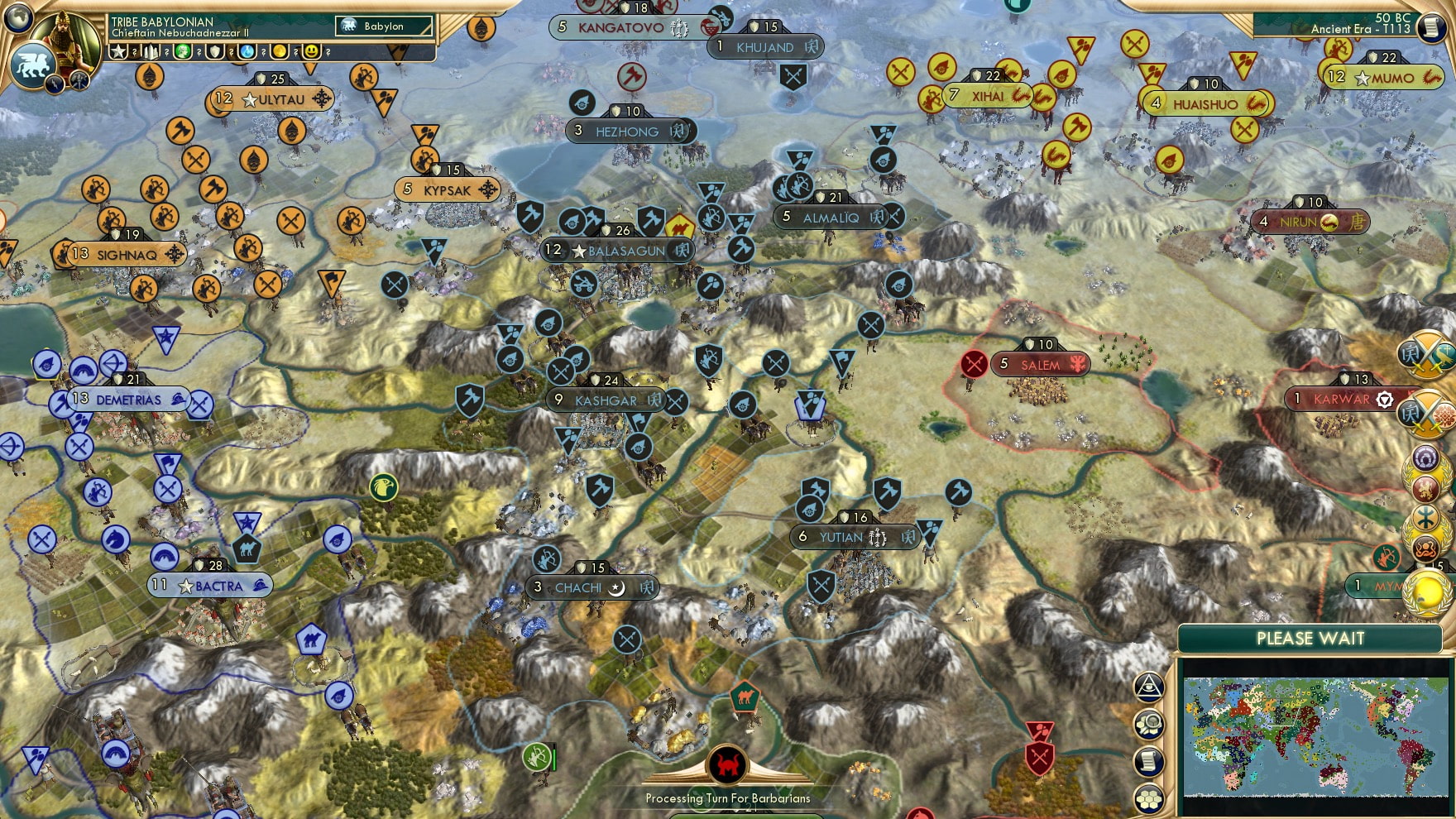
Task: Click the Salem city banner
Action: click(x=1039, y=365)
